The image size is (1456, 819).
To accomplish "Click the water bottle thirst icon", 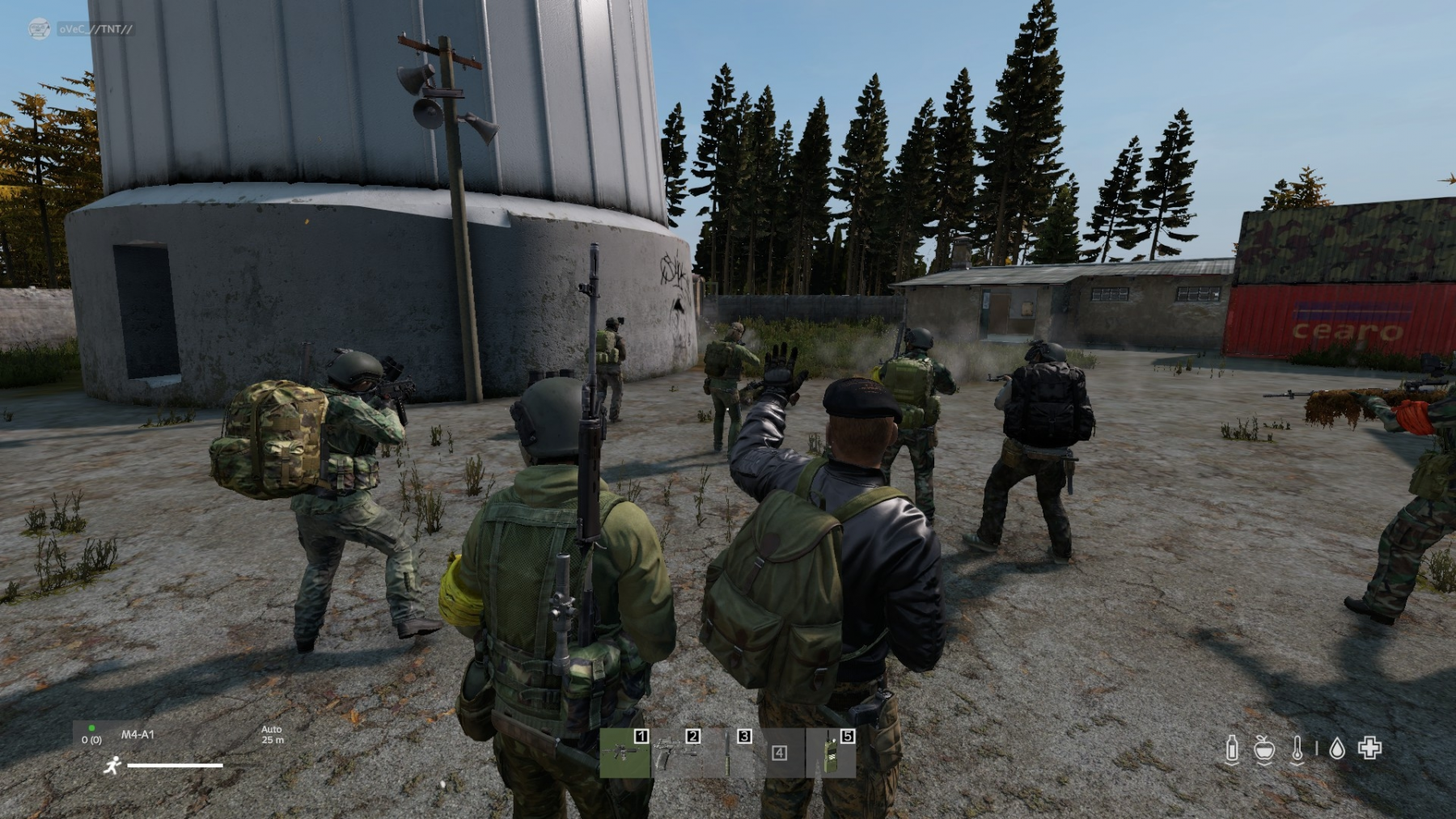I will [1231, 749].
